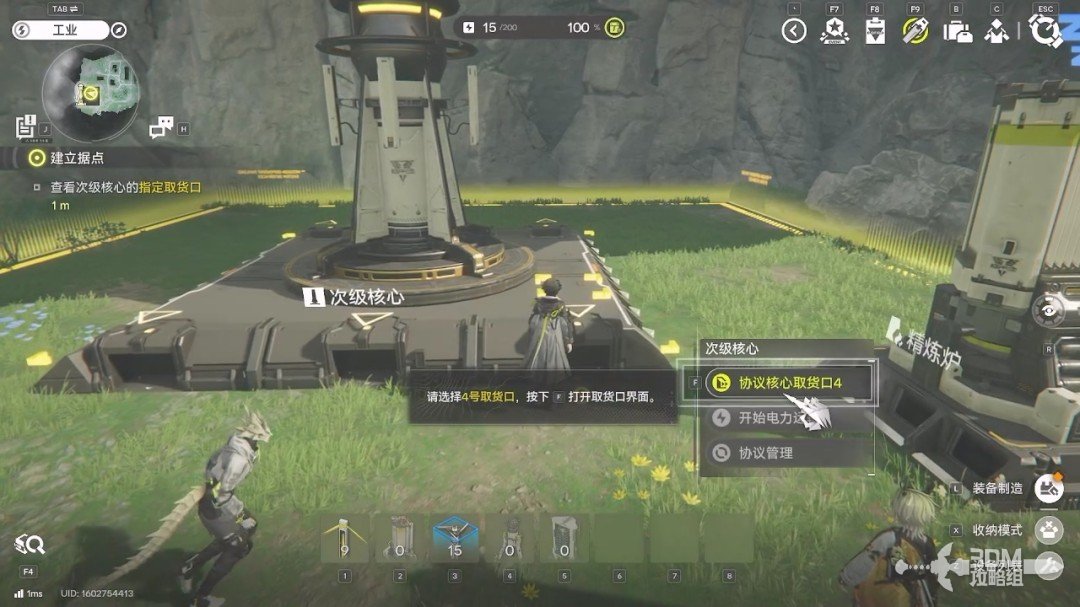The height and width of the screenshot is (607, 1080).
Task: Activate the highlighted yellow build-tool icon
Action: (x=915, y=31)
